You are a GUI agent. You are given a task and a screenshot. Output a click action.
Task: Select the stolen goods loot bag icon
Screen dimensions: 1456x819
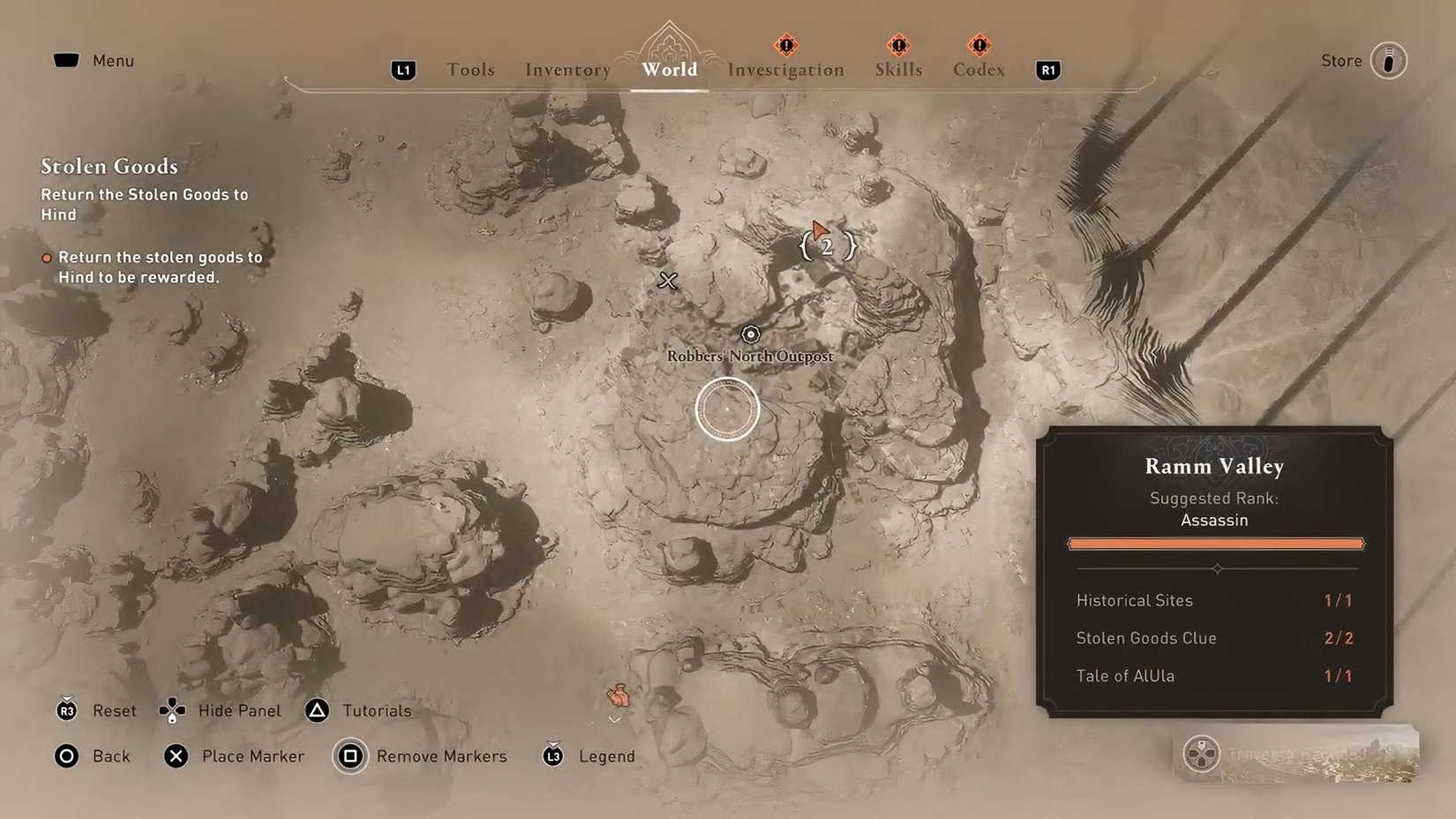click(x=618, y=697)
